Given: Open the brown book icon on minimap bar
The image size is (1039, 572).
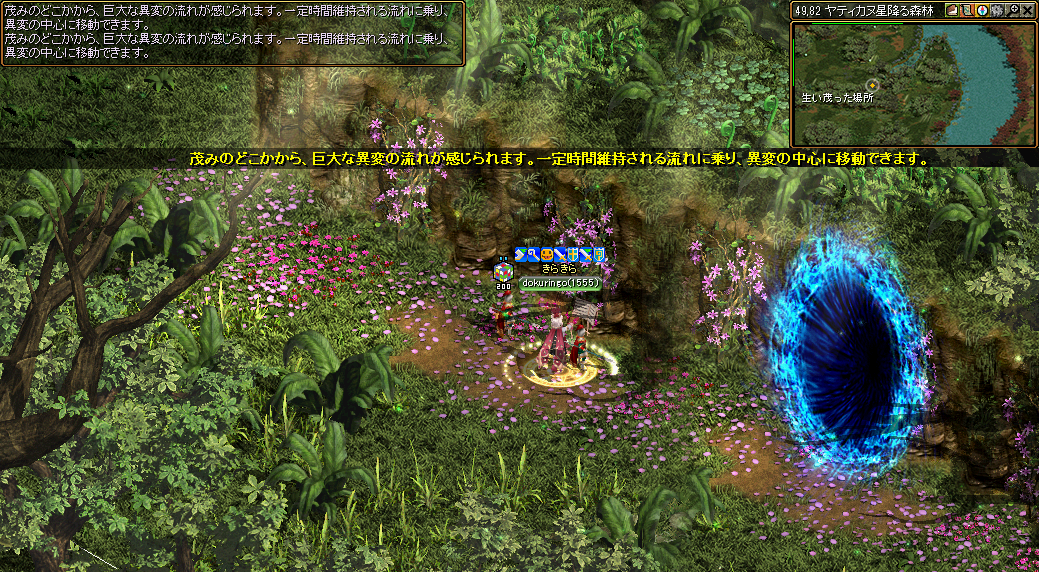Looking at the screenshot, I should coord(952,10).
